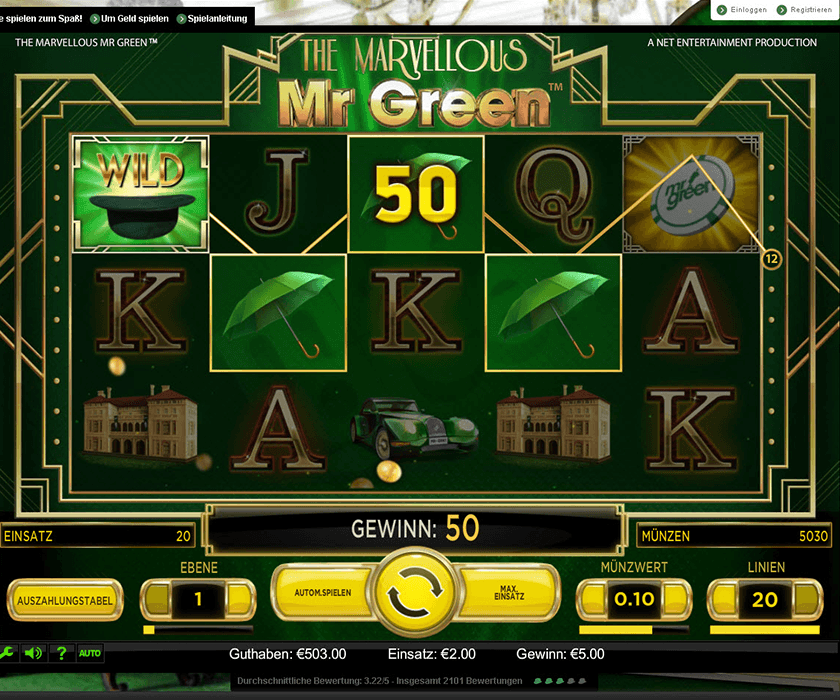
Task: Select the payline 12 marker
Action: click(771, 259)
